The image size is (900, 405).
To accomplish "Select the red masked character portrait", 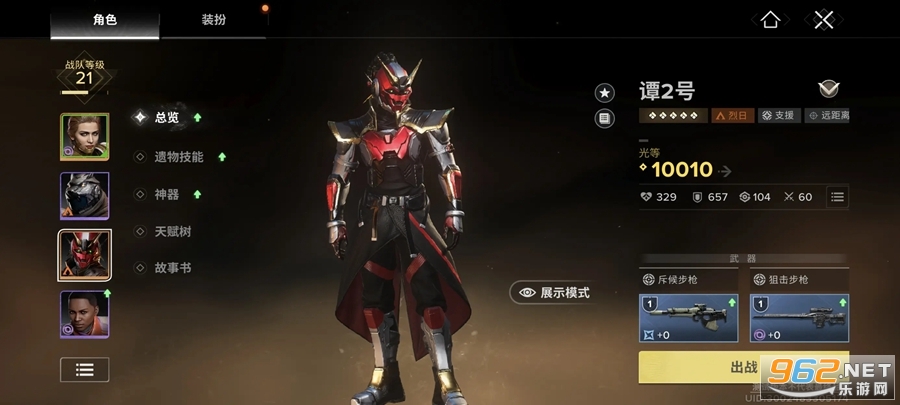I will click(84, 255).
